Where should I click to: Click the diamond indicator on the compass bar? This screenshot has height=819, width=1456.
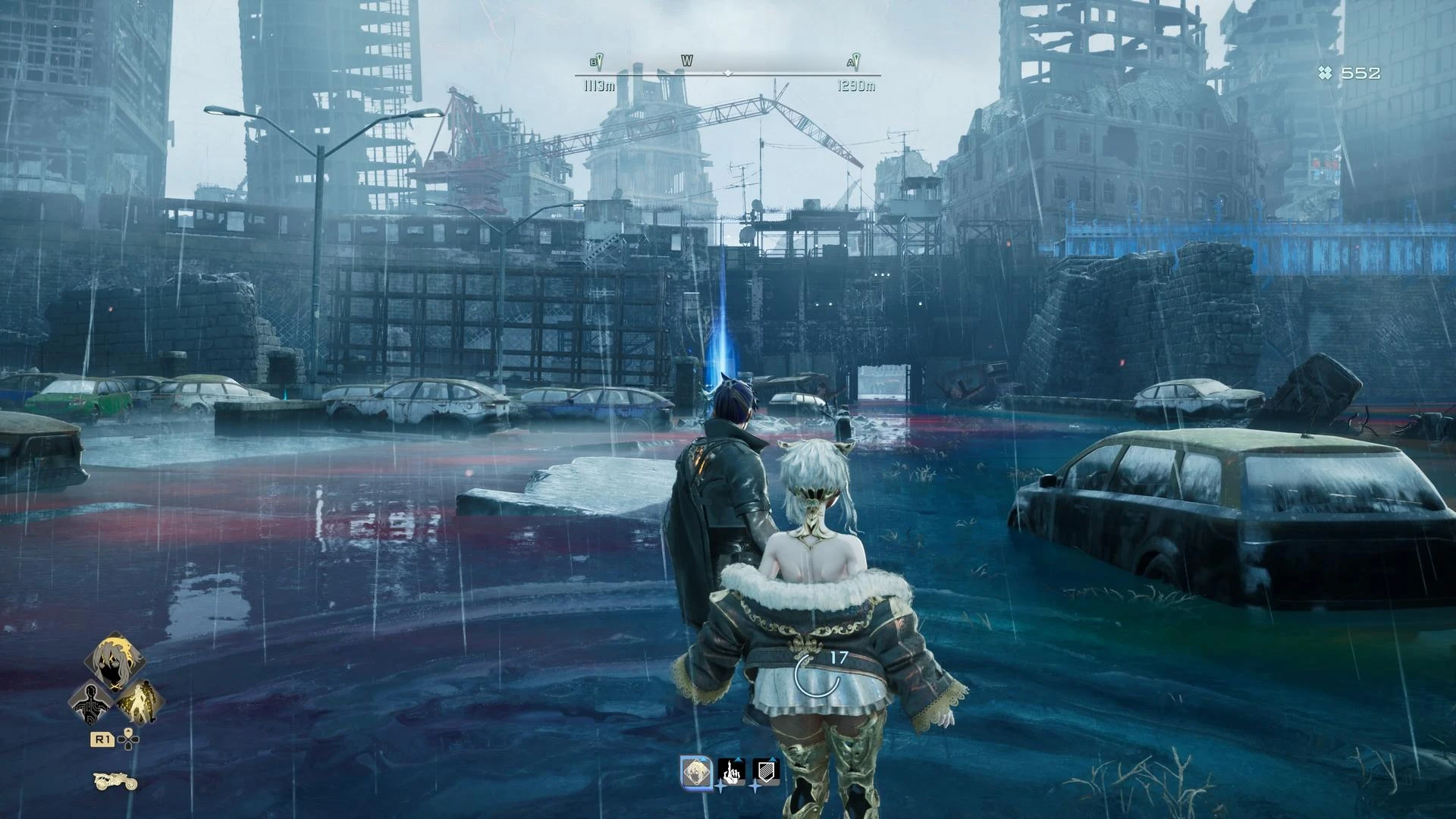click(729, 74)
